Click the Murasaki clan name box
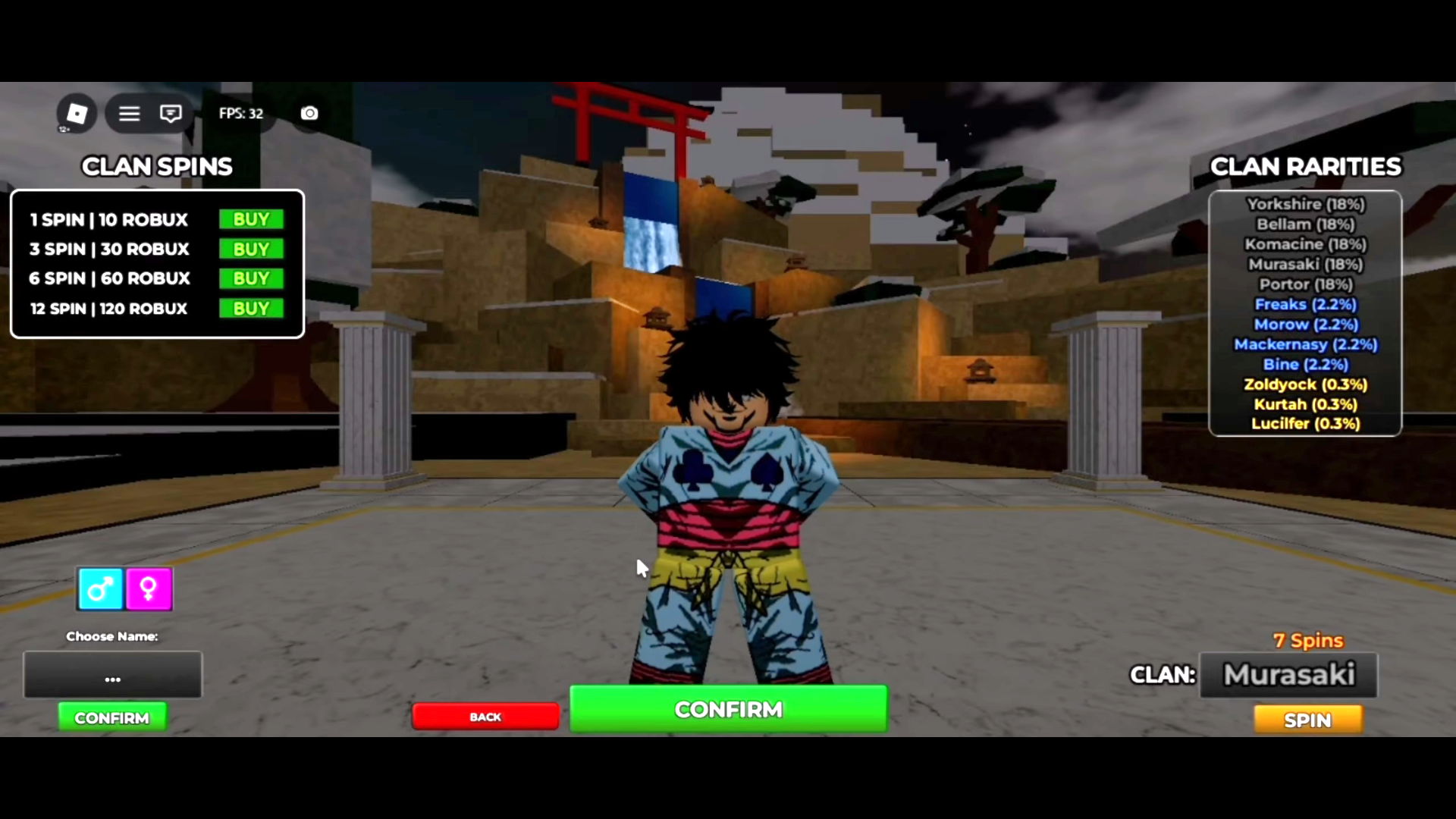The image size is (1456, 819). pos(1289,675)
